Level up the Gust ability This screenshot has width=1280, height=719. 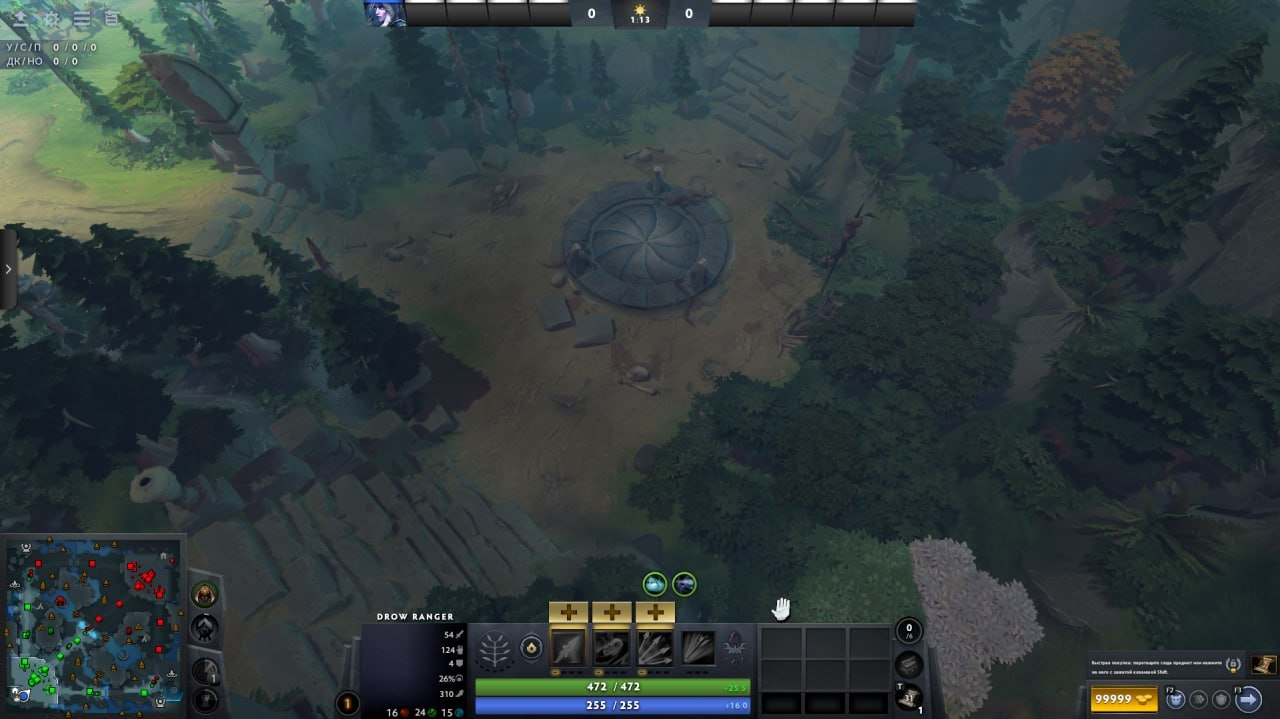(611, 612)
